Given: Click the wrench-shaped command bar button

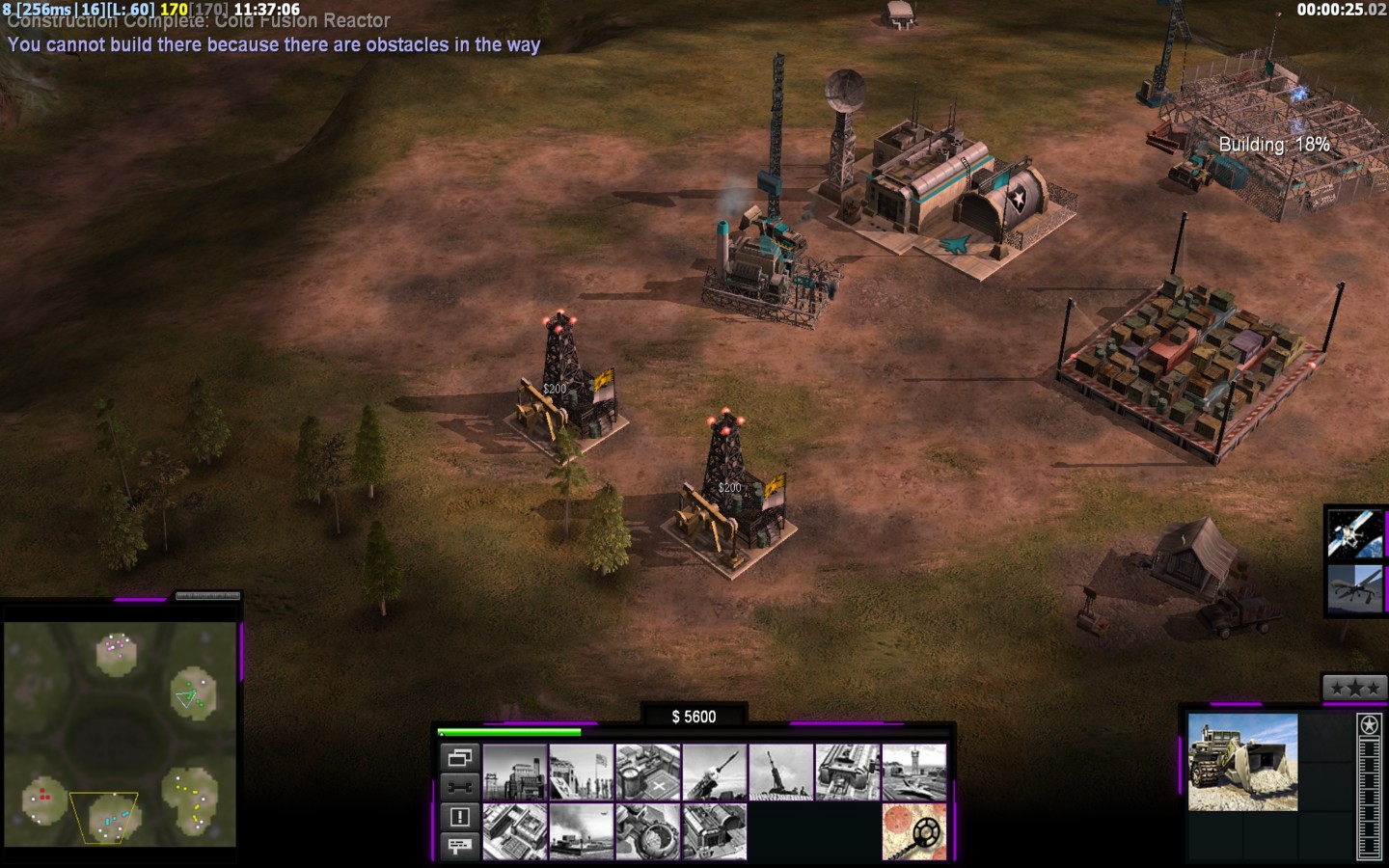Looking at the screenshot, I should 460,787.
